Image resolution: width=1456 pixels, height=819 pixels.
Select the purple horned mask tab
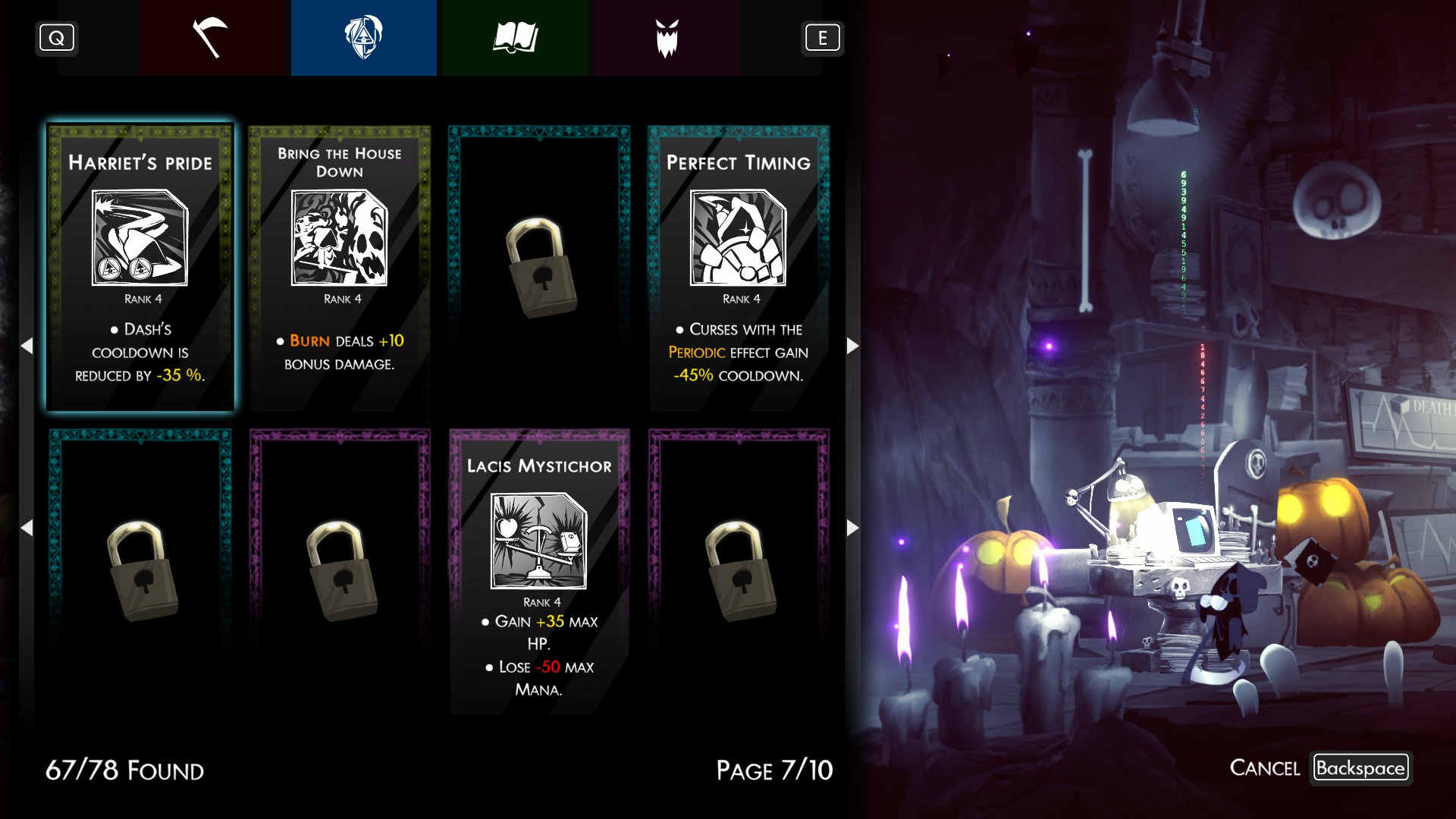coord(667,38)
